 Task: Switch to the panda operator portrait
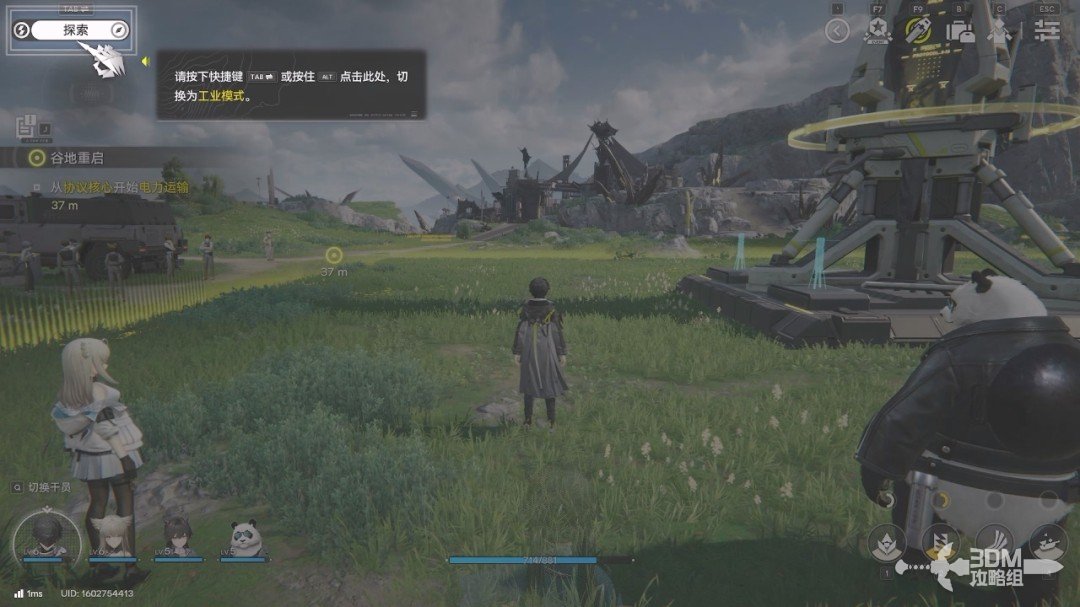(245, 537)
